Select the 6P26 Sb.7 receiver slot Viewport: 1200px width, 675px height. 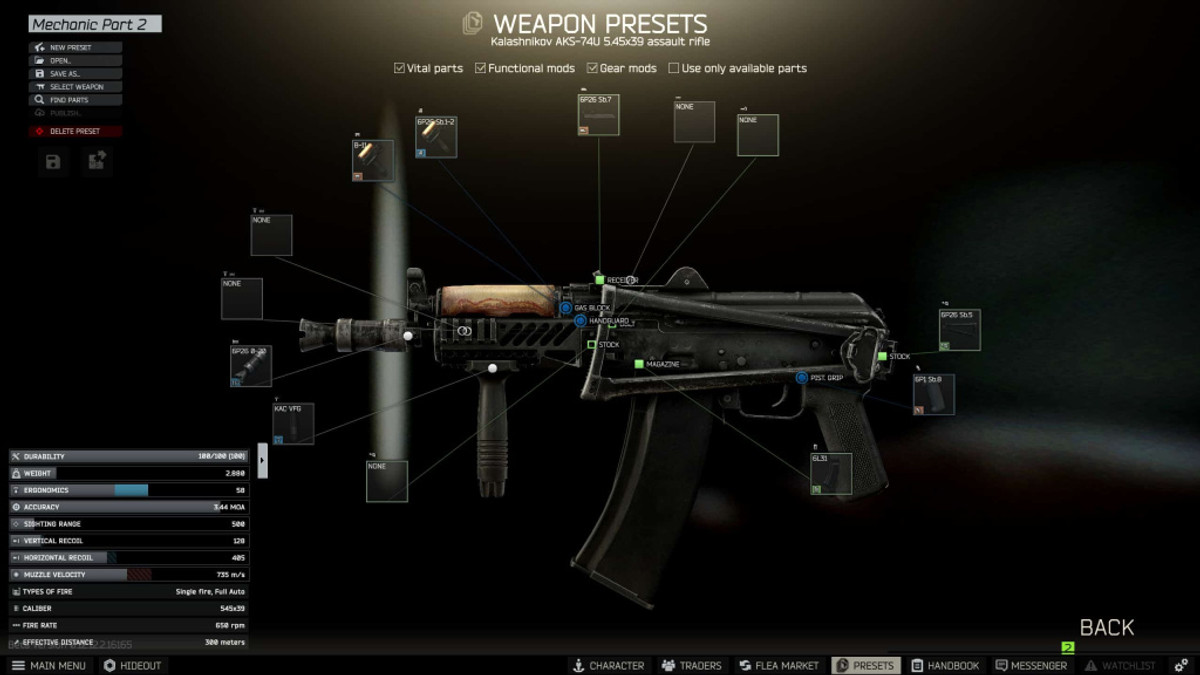click(599, 115)
